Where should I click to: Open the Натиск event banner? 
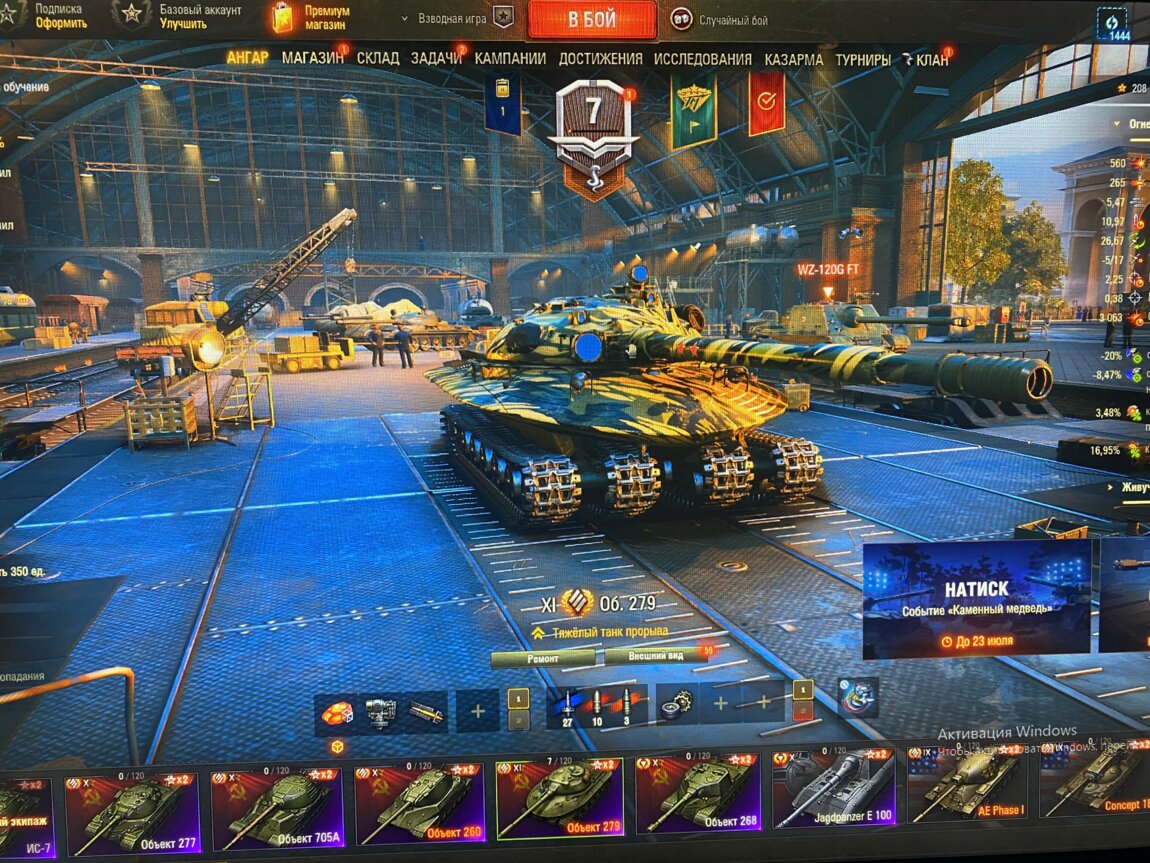(976, 598)
